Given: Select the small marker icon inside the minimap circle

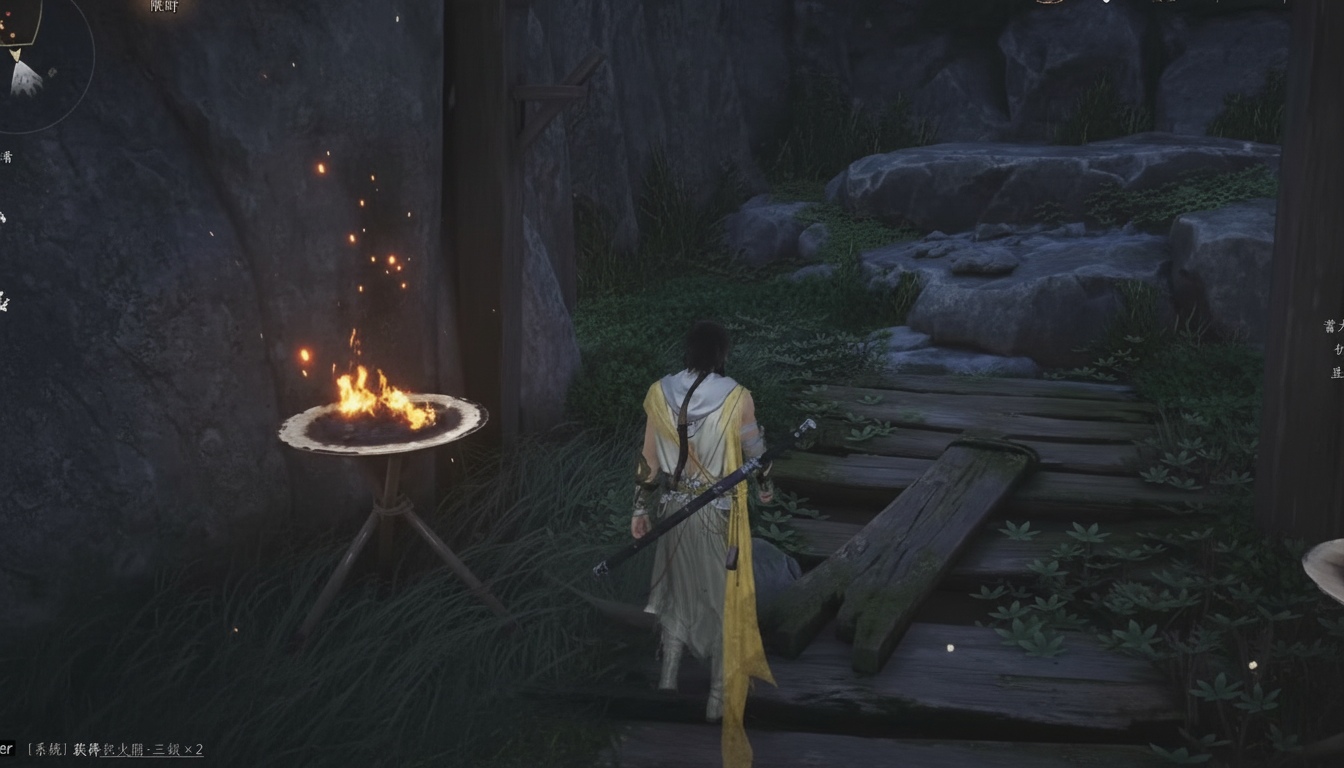Looking at the screenshot, I should 52,72.
